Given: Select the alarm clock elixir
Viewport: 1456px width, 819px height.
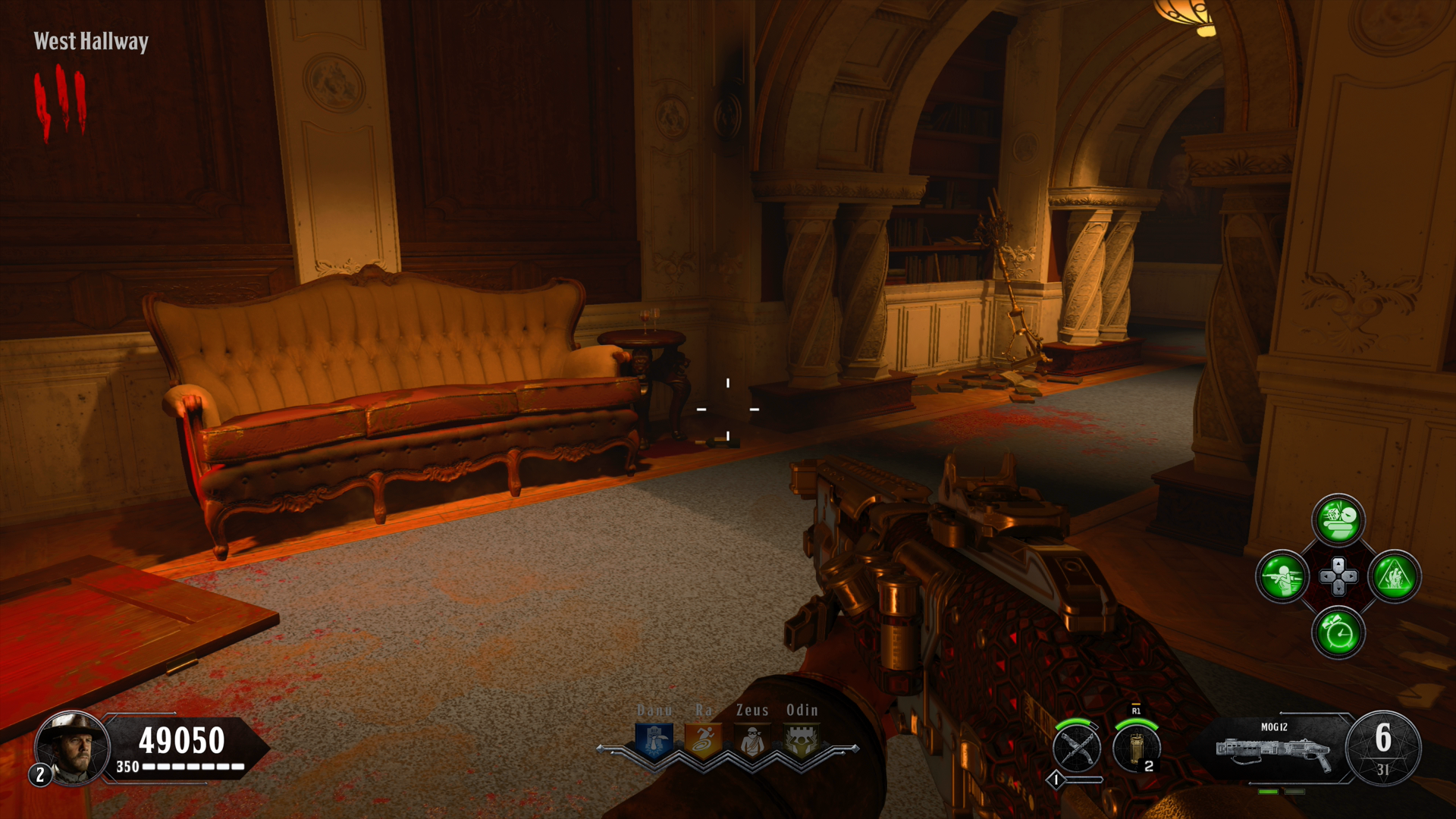Looking at the screenshot, I should pyautogui.click(x=1338, y=632).
